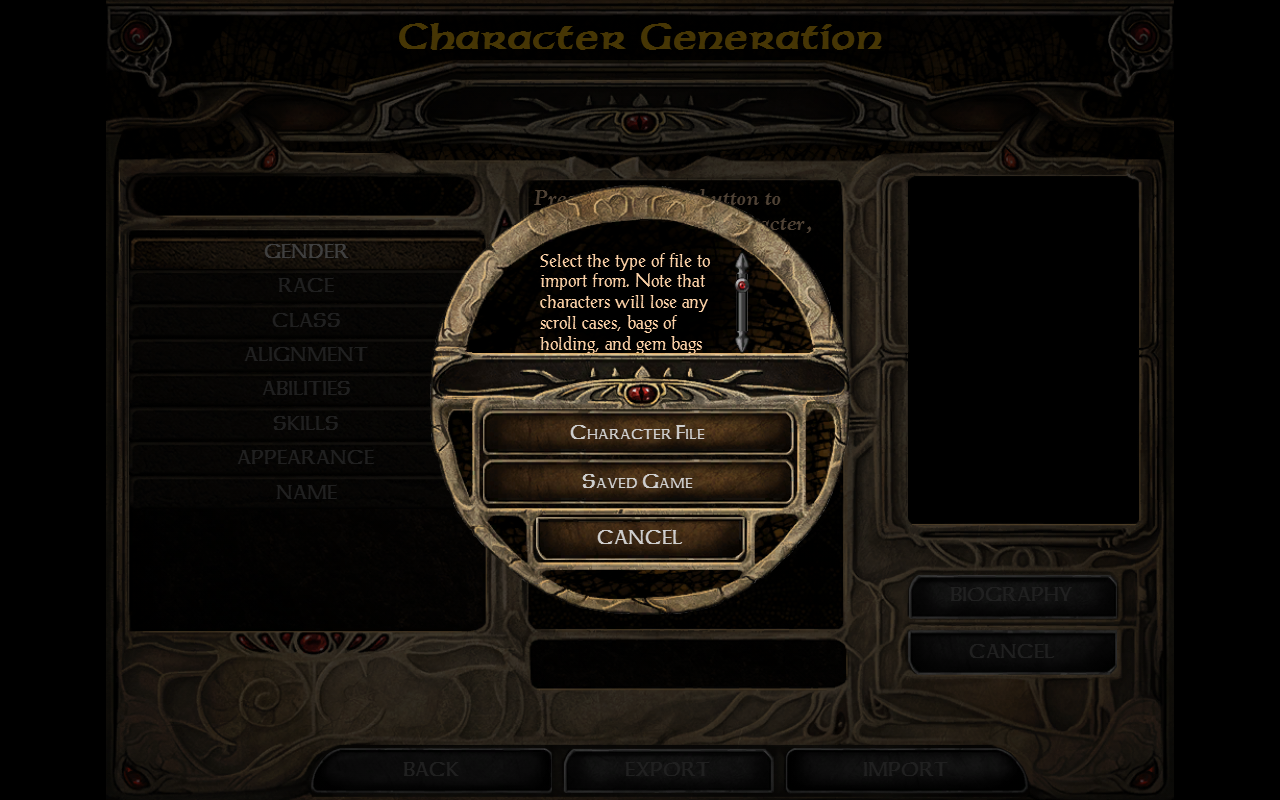Open the Gender selection step
This screenshot has width=1280, height=800.
tap(306, 252)
